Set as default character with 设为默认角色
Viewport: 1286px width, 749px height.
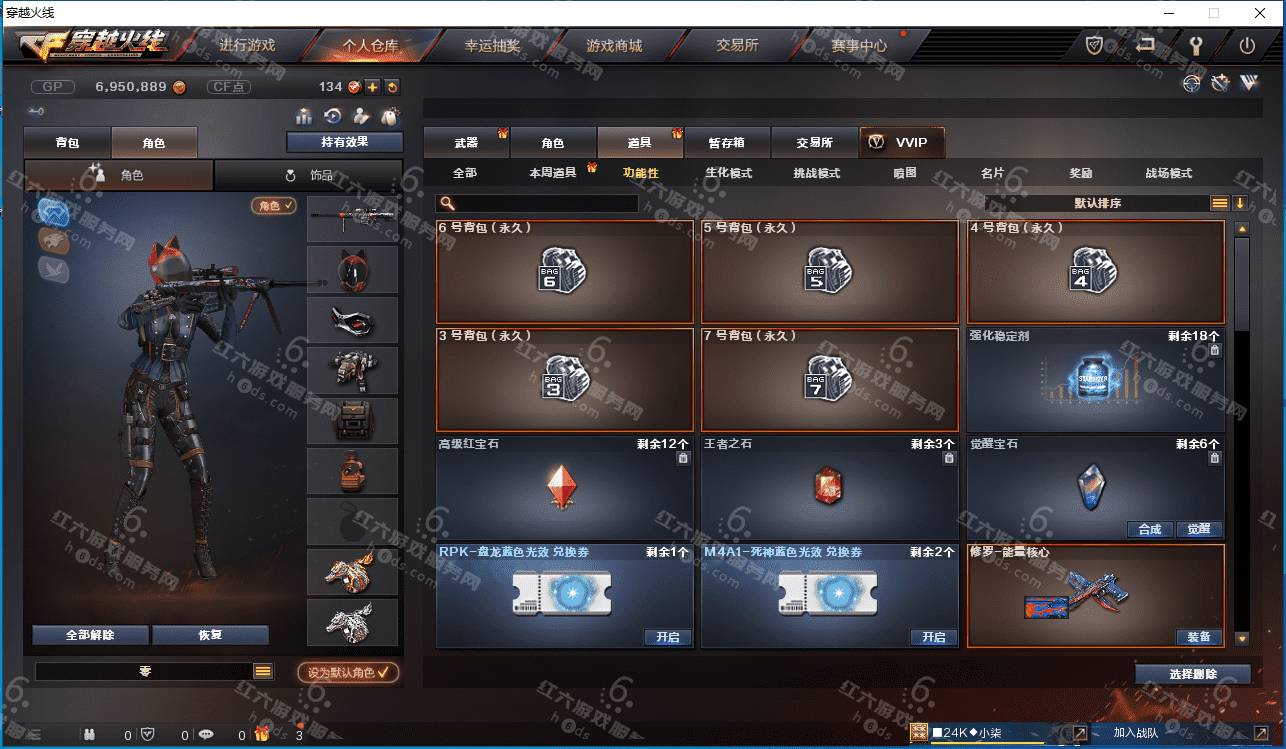tap(348, 673)
